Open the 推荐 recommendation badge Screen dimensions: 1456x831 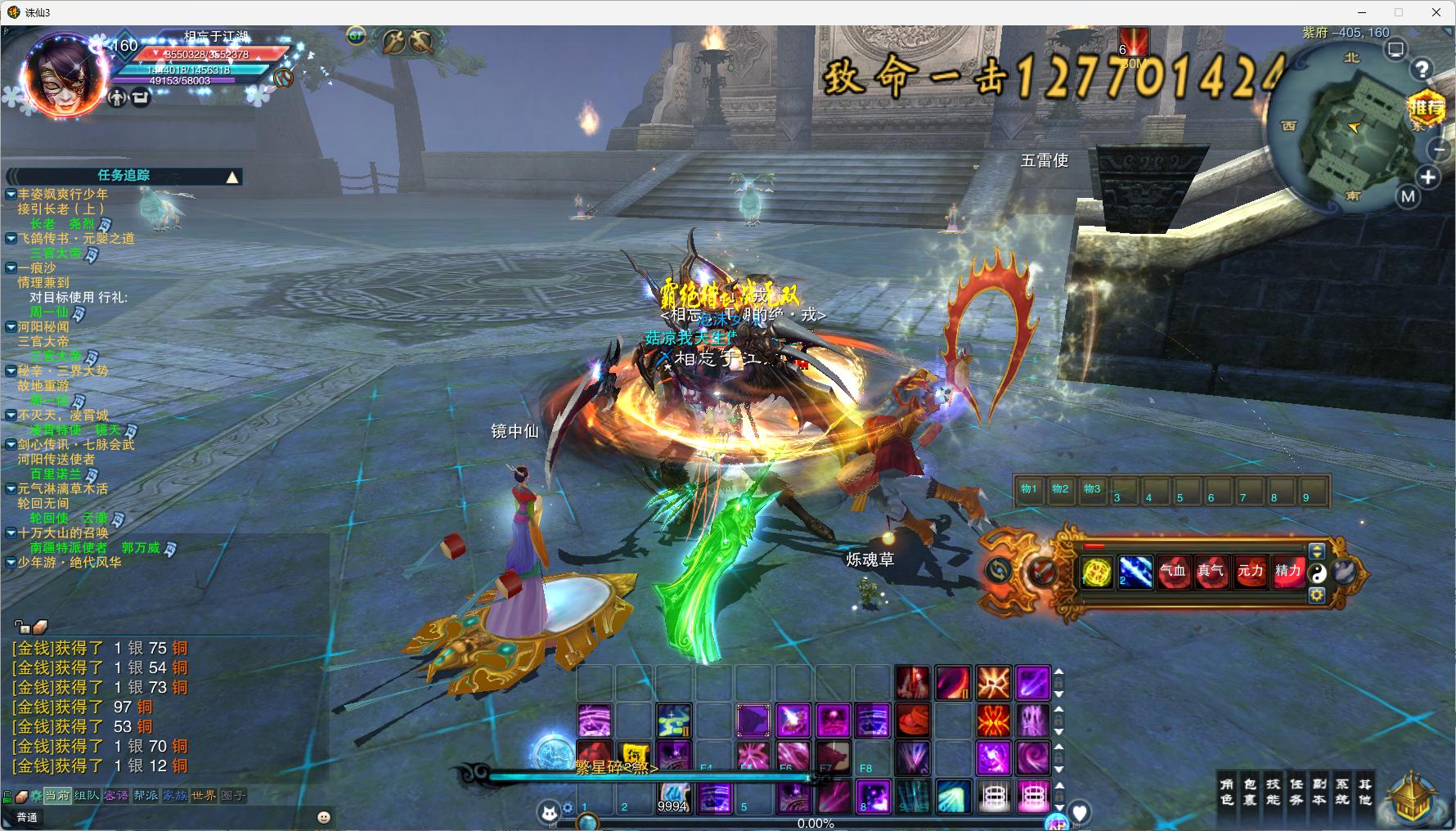tap(1427, 107)
